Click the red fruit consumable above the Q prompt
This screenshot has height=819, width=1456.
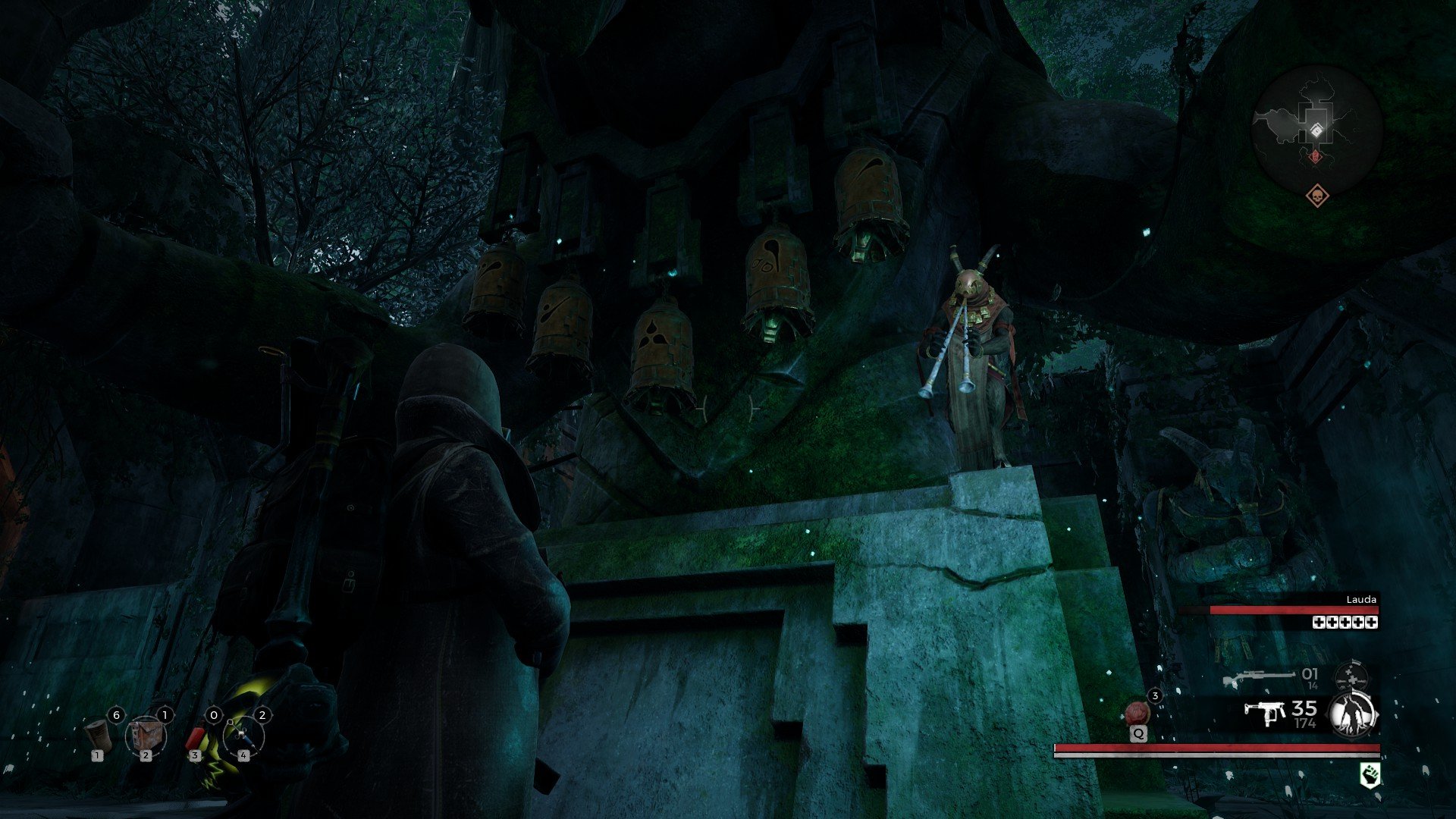click(x=1138, y=713)
